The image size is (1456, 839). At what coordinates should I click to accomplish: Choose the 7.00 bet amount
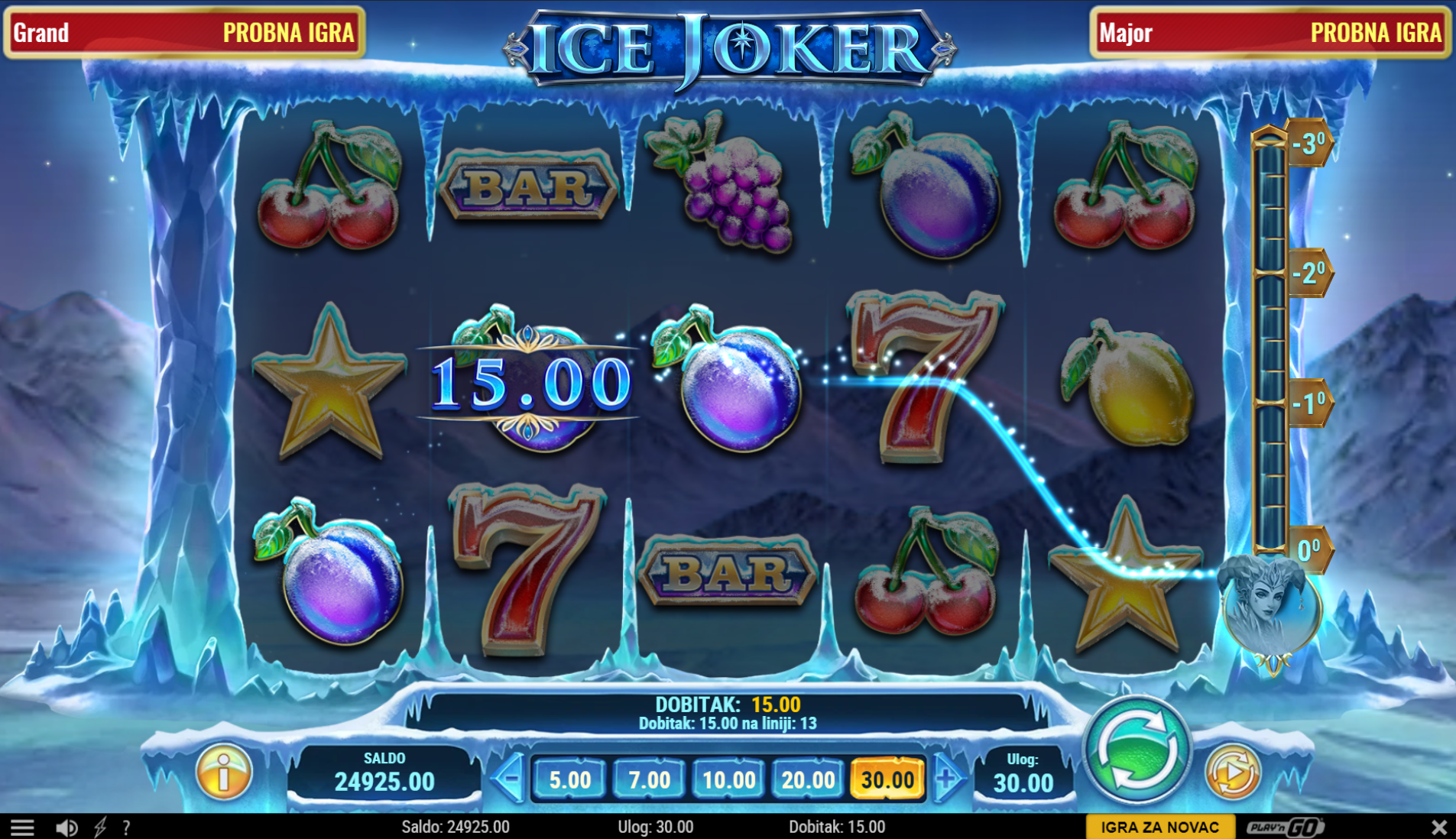(x=649, y=779)
